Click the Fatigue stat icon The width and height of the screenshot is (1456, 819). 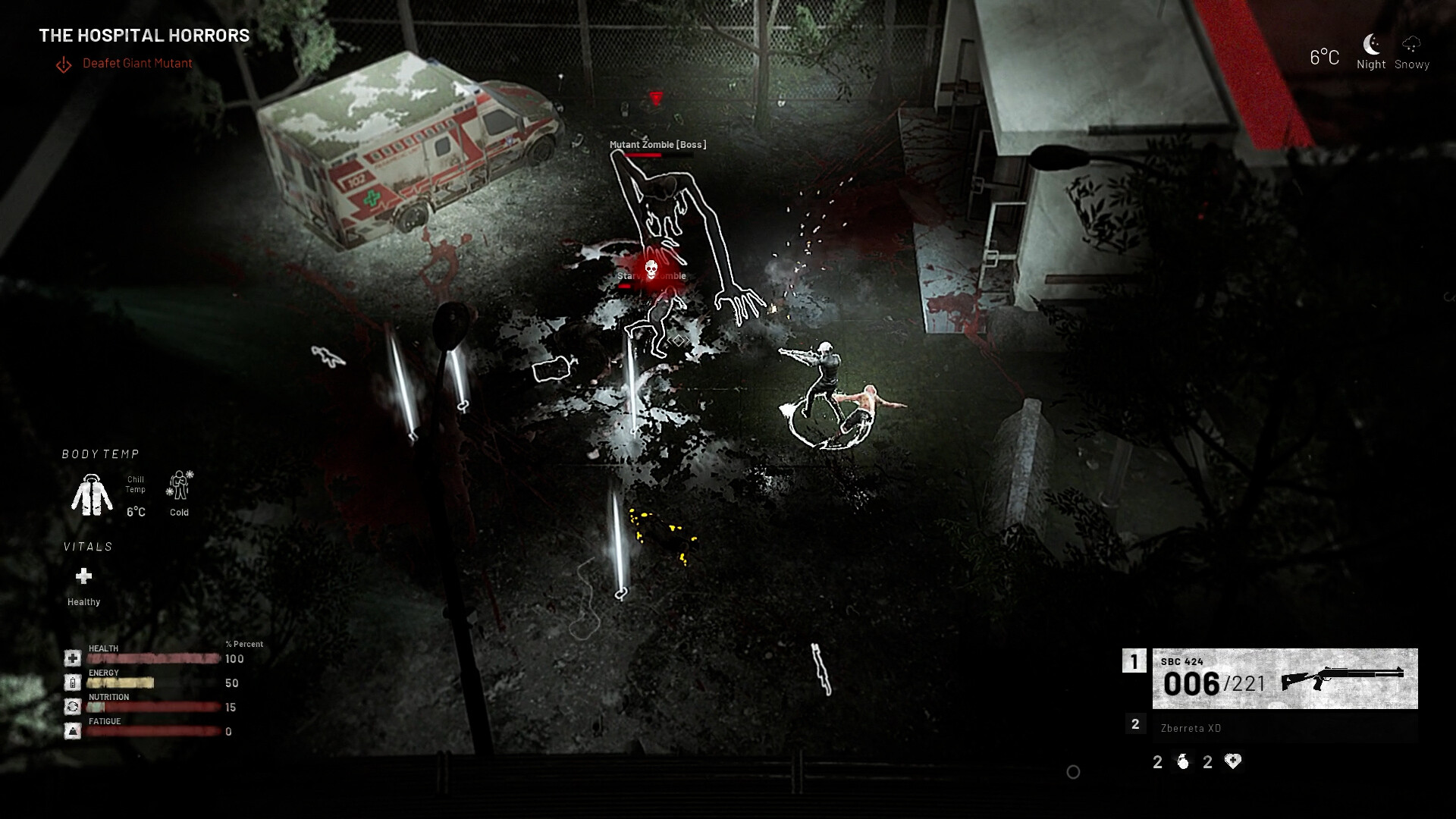point(72,730)
